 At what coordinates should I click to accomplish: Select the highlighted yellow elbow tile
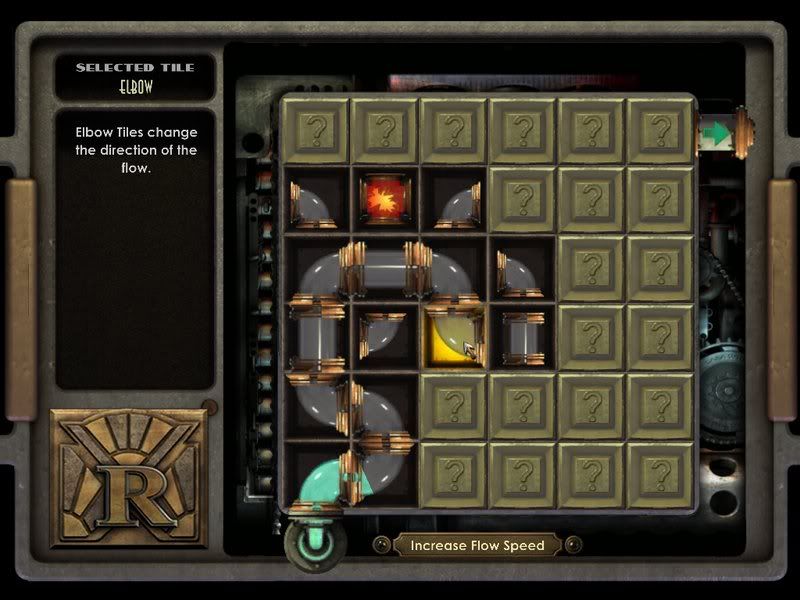(x=454, y=337)
